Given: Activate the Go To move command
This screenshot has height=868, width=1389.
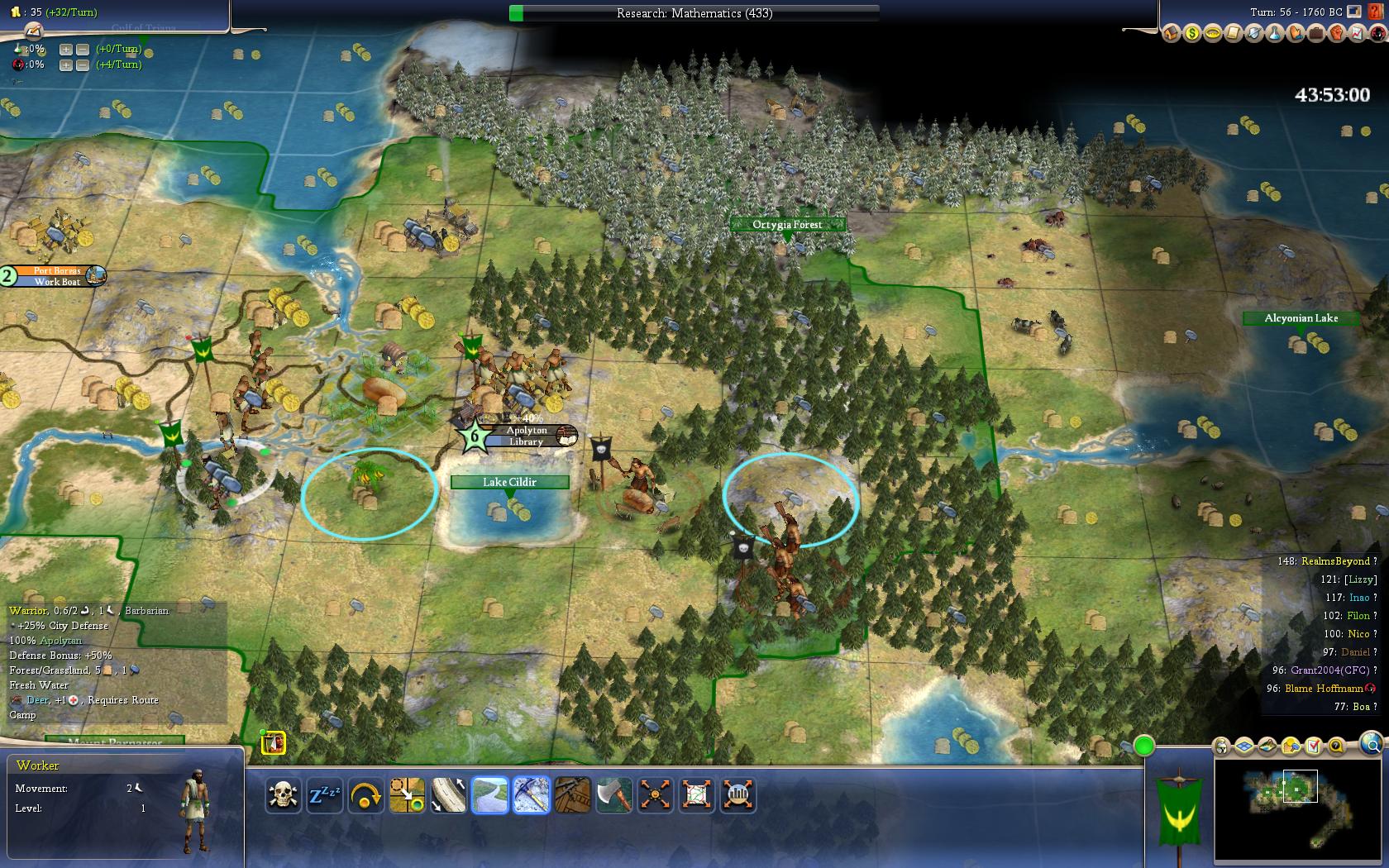Looking at the screenshot, I should 407,795.
